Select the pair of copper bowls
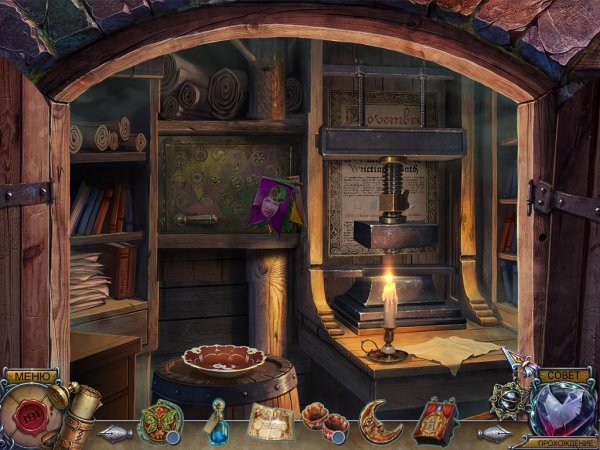Image resolution: width=600 pixels, height=450 pixels. [324, 421]
